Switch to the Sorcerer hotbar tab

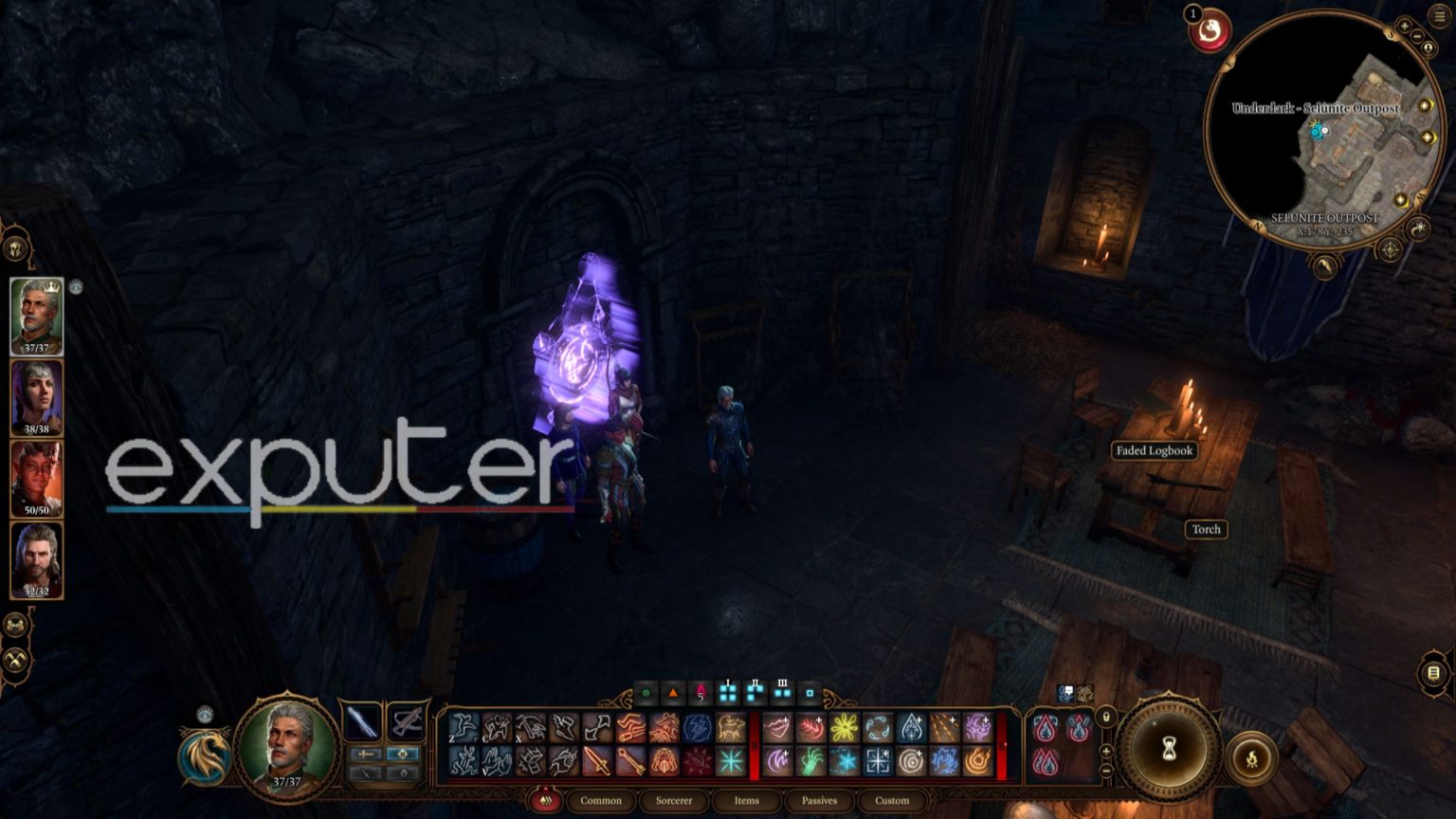click(x=674, y=801)
